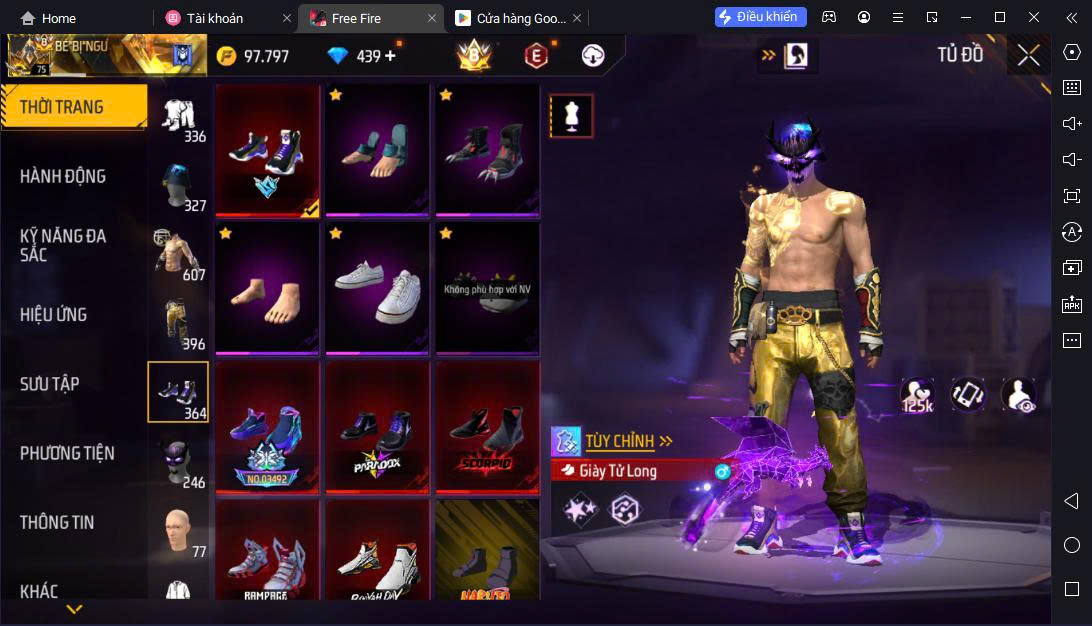Add diamonds with the plus button

click(x=390, y=56)
